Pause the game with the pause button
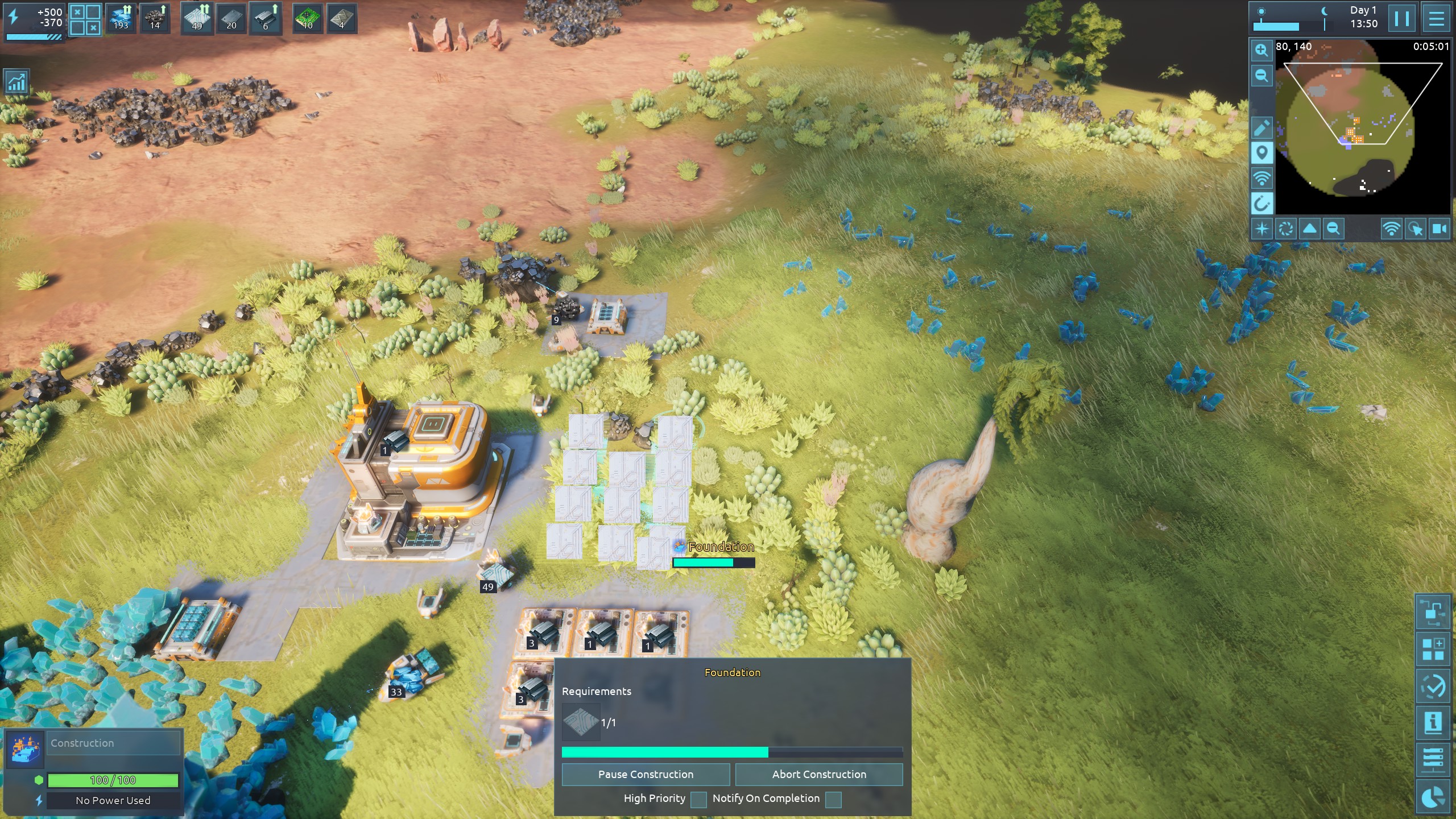1456x819 pixels. pyautogui.click(x=1401, y=19)
